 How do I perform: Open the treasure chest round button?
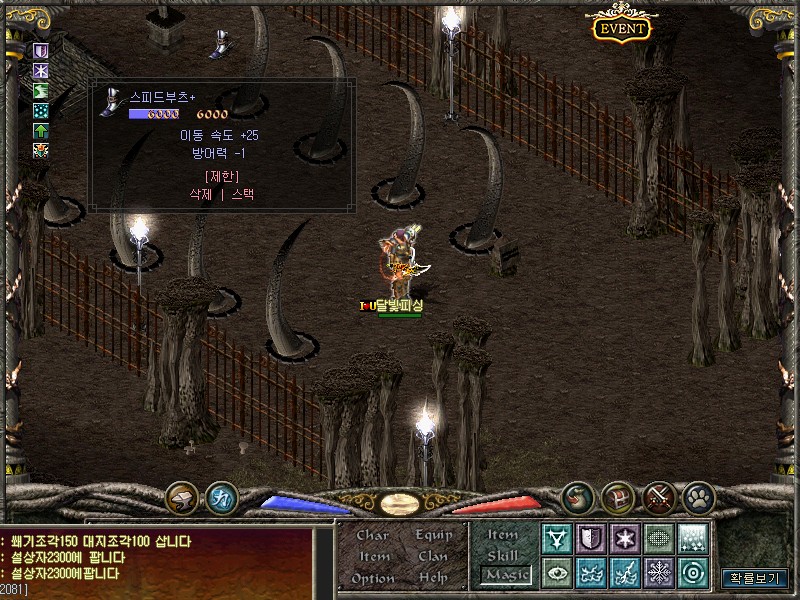tap(618, 496)
